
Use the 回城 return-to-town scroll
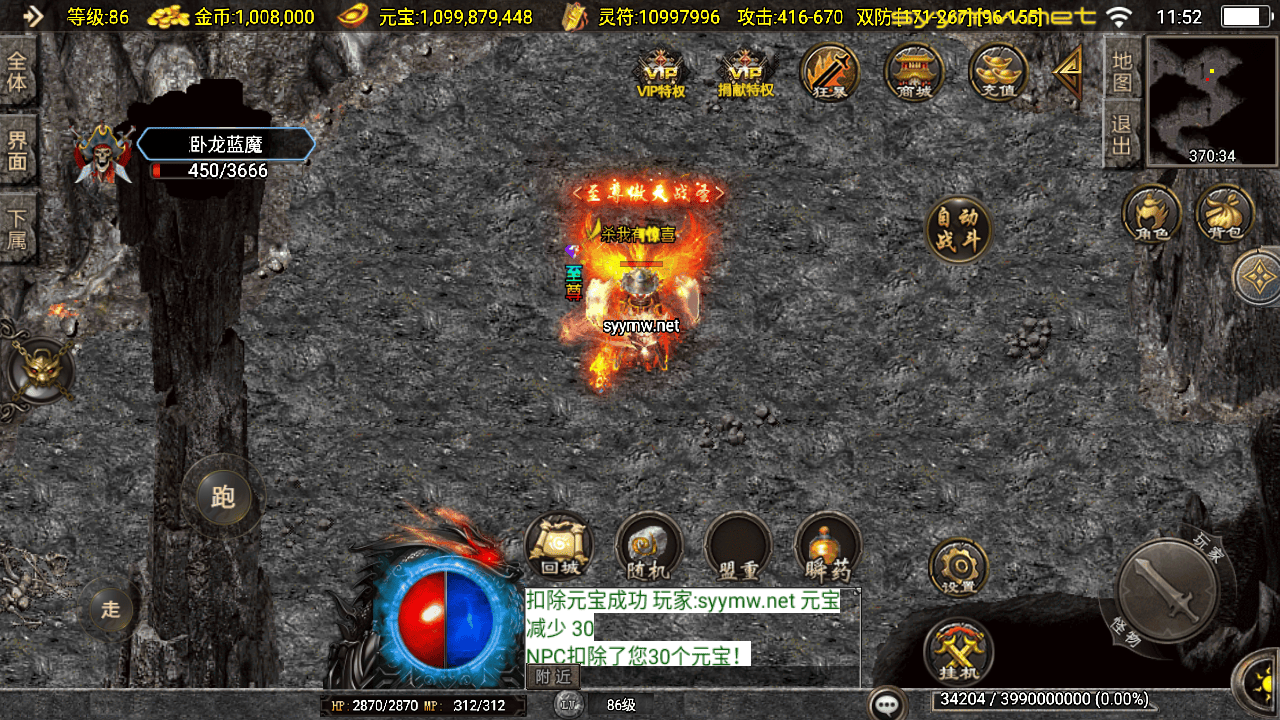pyautogui.click(x=560, y=547)
